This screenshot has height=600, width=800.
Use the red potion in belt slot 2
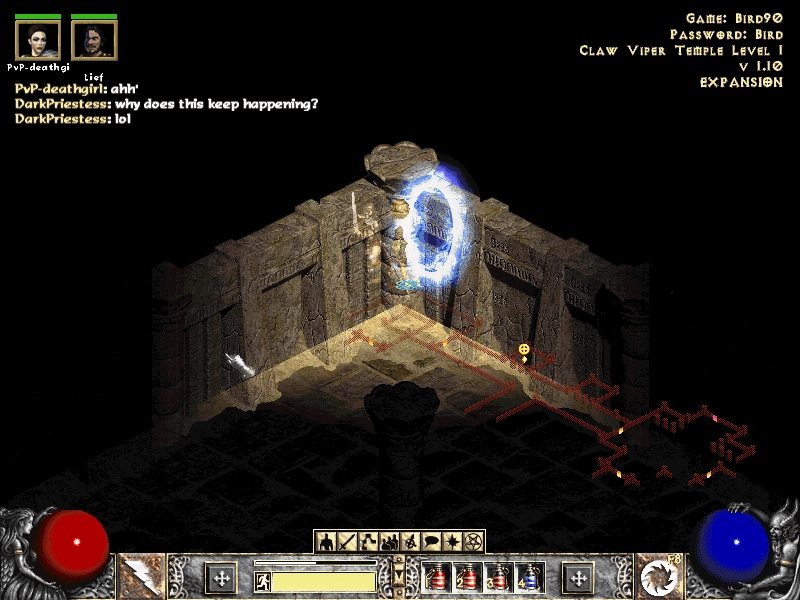pos(467,578)
